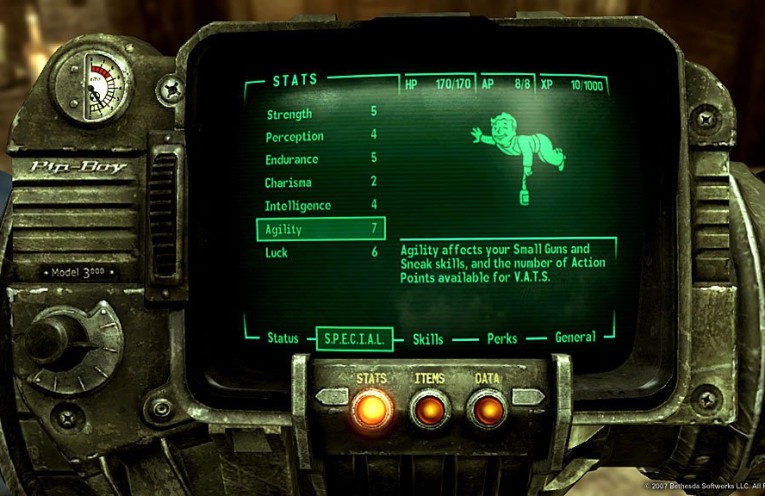Viewport: 765px width, 496px height.
Task: Select the Luck stat row
Action: (276, 253)
